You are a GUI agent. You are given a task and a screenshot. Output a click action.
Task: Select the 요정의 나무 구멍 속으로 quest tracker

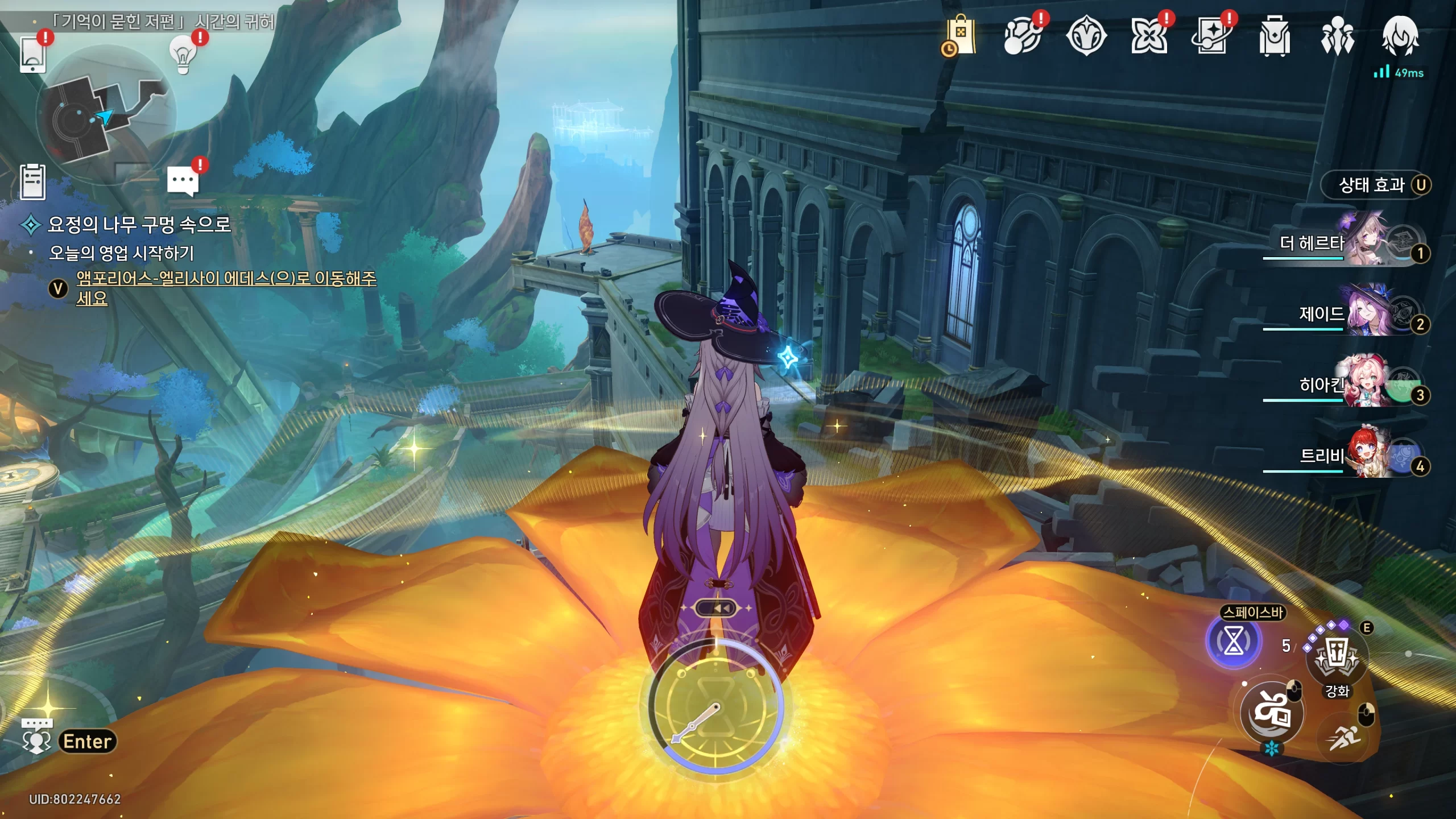click(x=139, y=225)
